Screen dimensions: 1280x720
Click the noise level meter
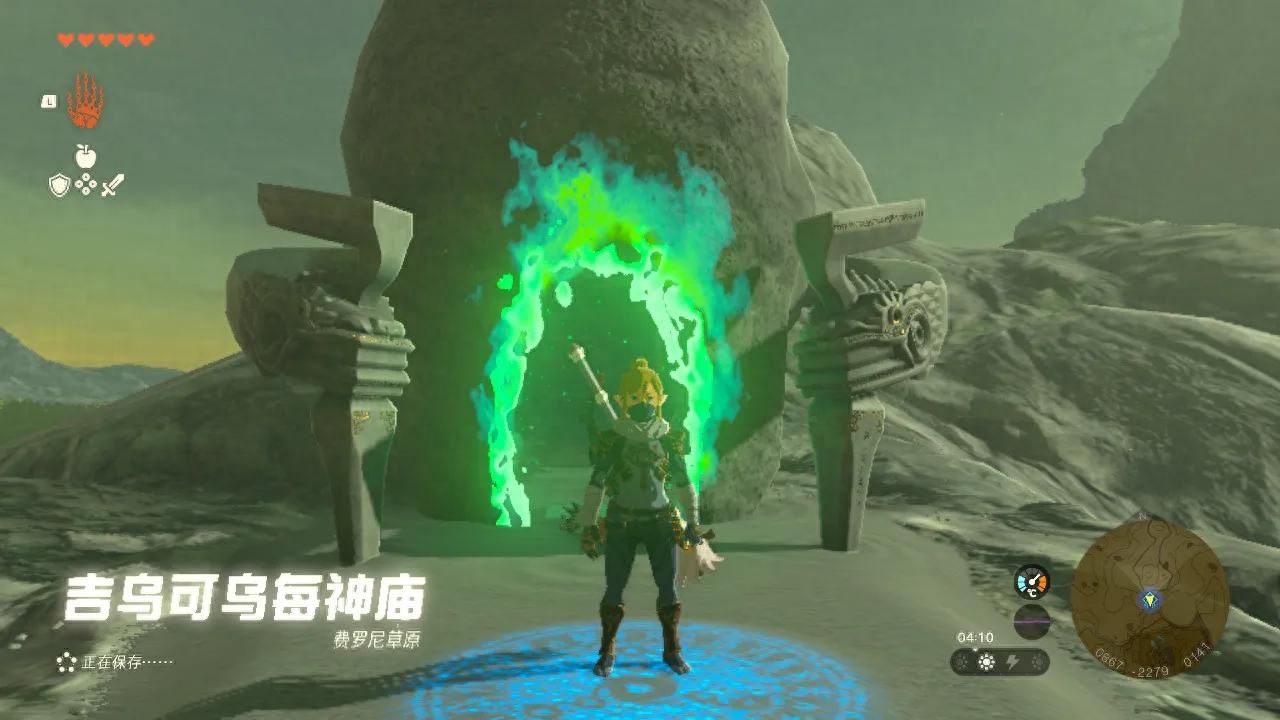1032,620
